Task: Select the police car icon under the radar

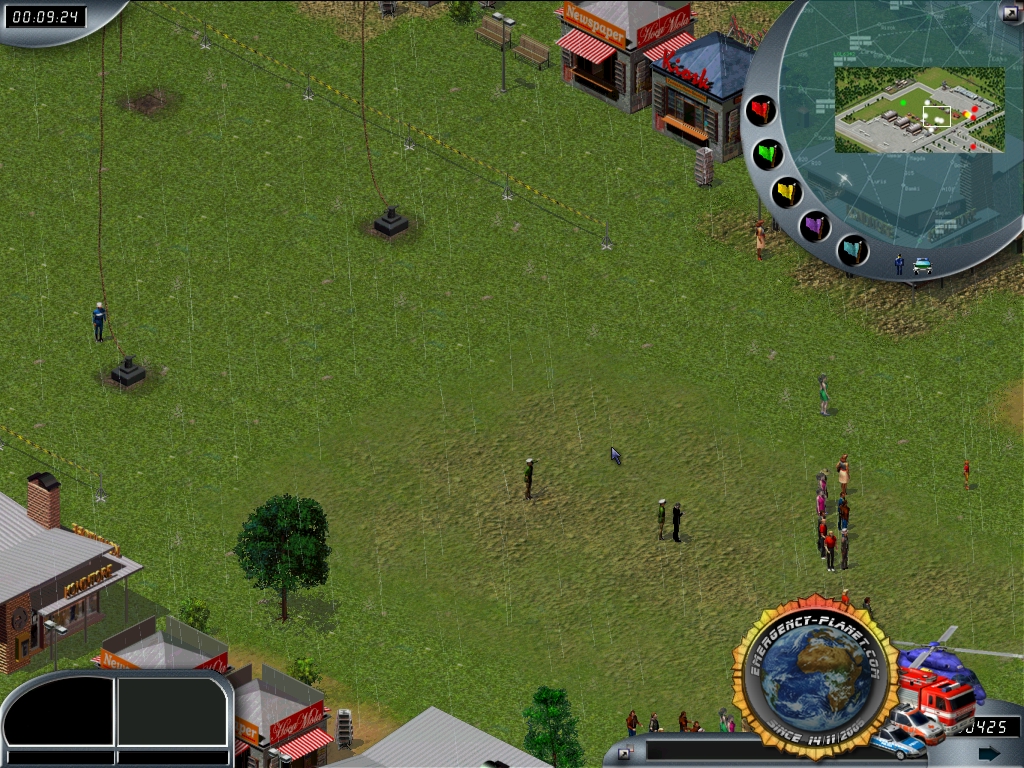Action: click(x=922, y=266)
